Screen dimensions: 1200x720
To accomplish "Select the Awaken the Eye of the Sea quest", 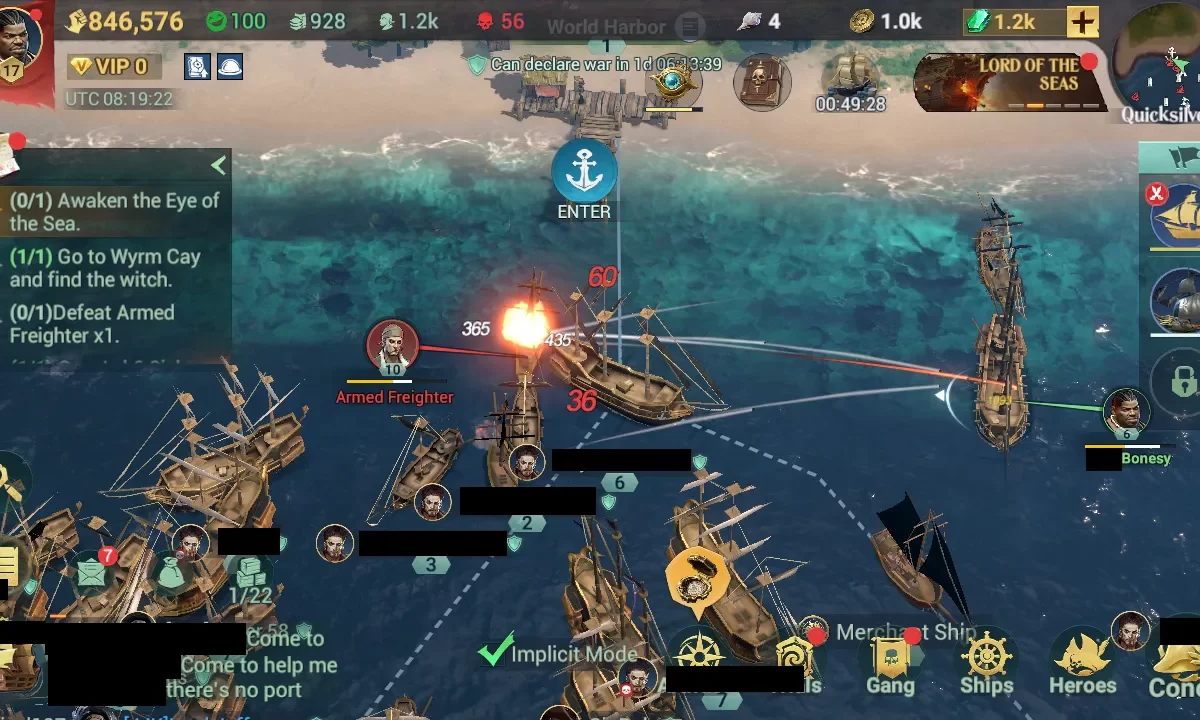I will pos(112,211).
